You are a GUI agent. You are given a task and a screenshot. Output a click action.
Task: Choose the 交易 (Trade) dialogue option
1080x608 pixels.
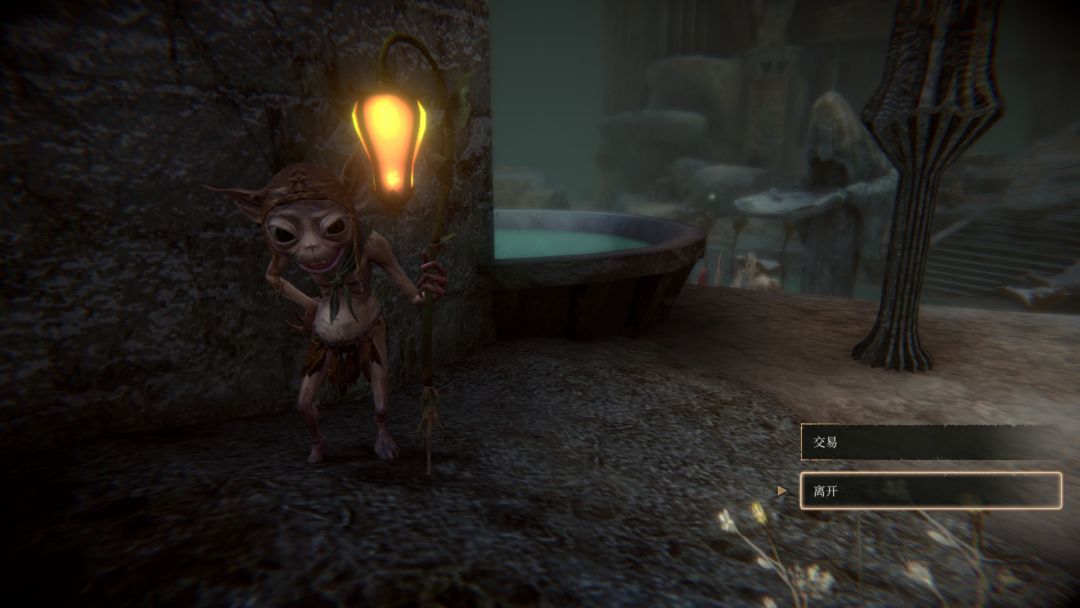pos(929,442)
